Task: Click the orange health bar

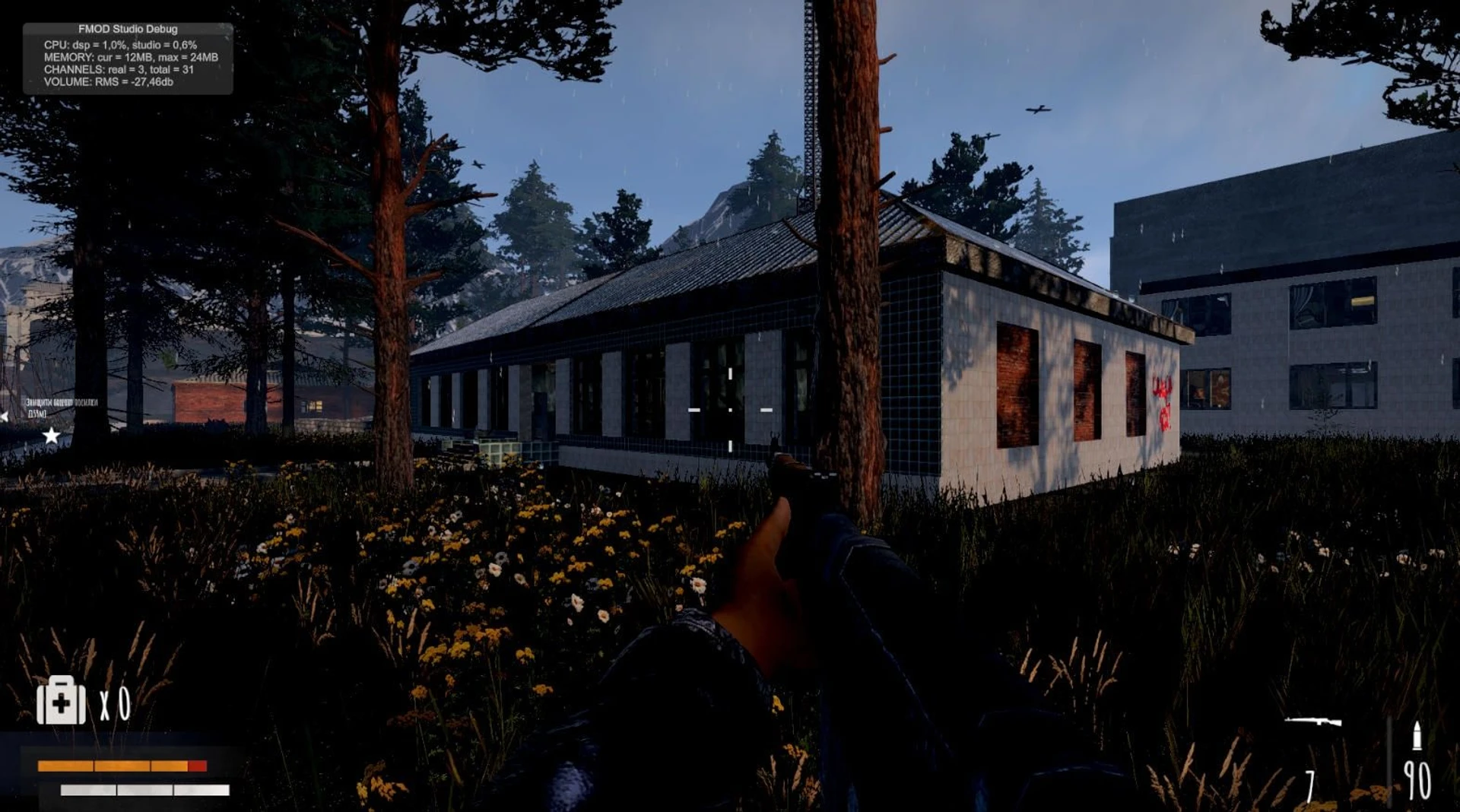Action: click(x=114, y=765)
